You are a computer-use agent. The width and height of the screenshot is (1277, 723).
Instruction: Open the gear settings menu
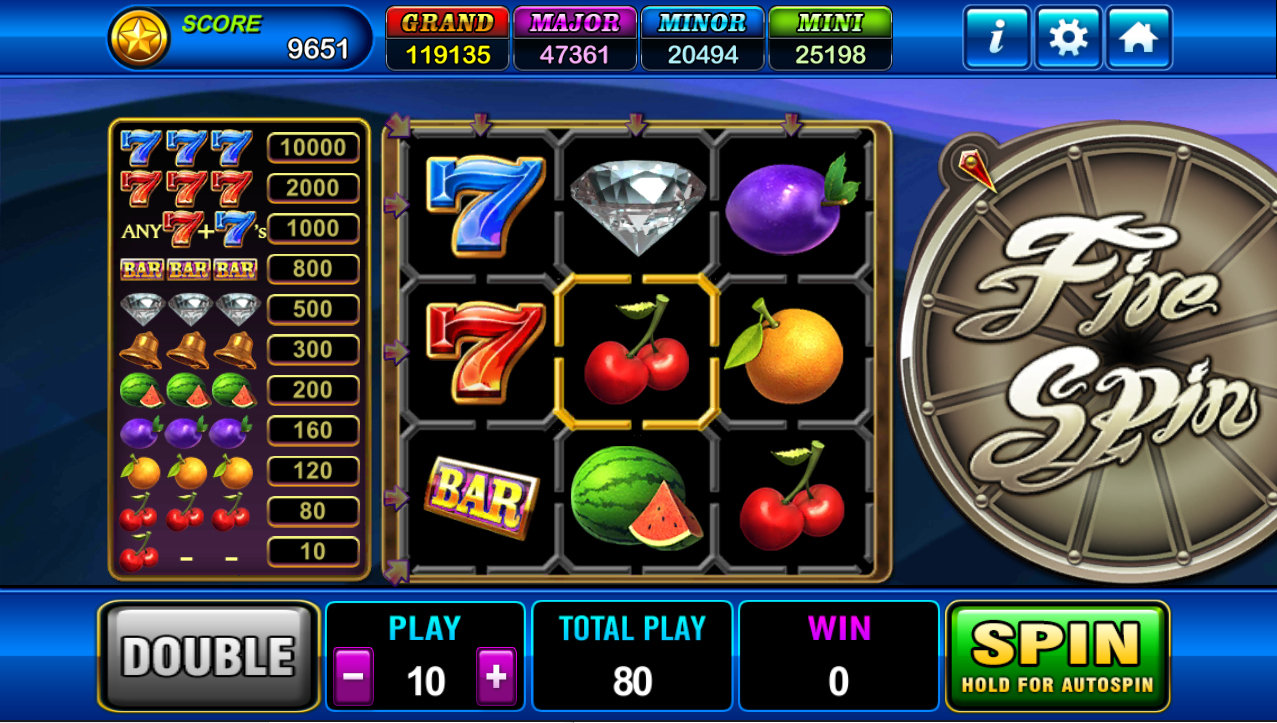point(1068,38)
